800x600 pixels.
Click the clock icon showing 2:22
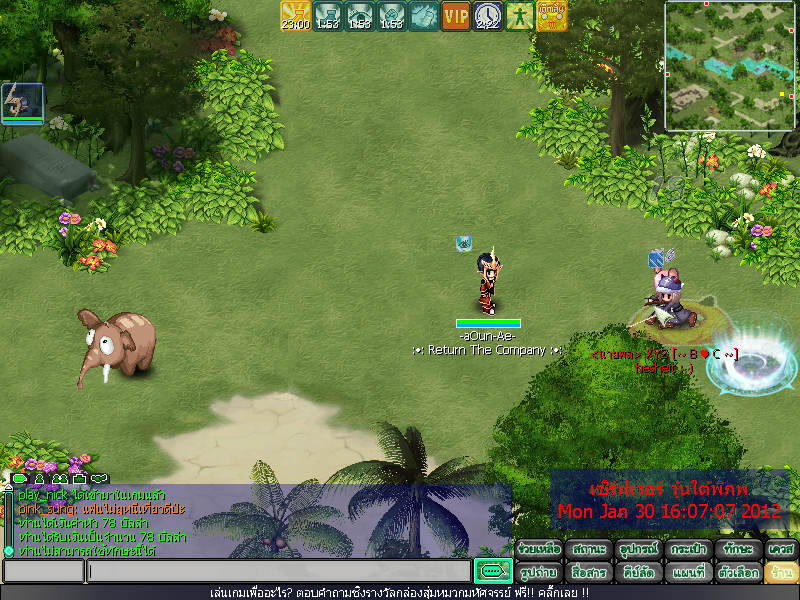point(488,16)
